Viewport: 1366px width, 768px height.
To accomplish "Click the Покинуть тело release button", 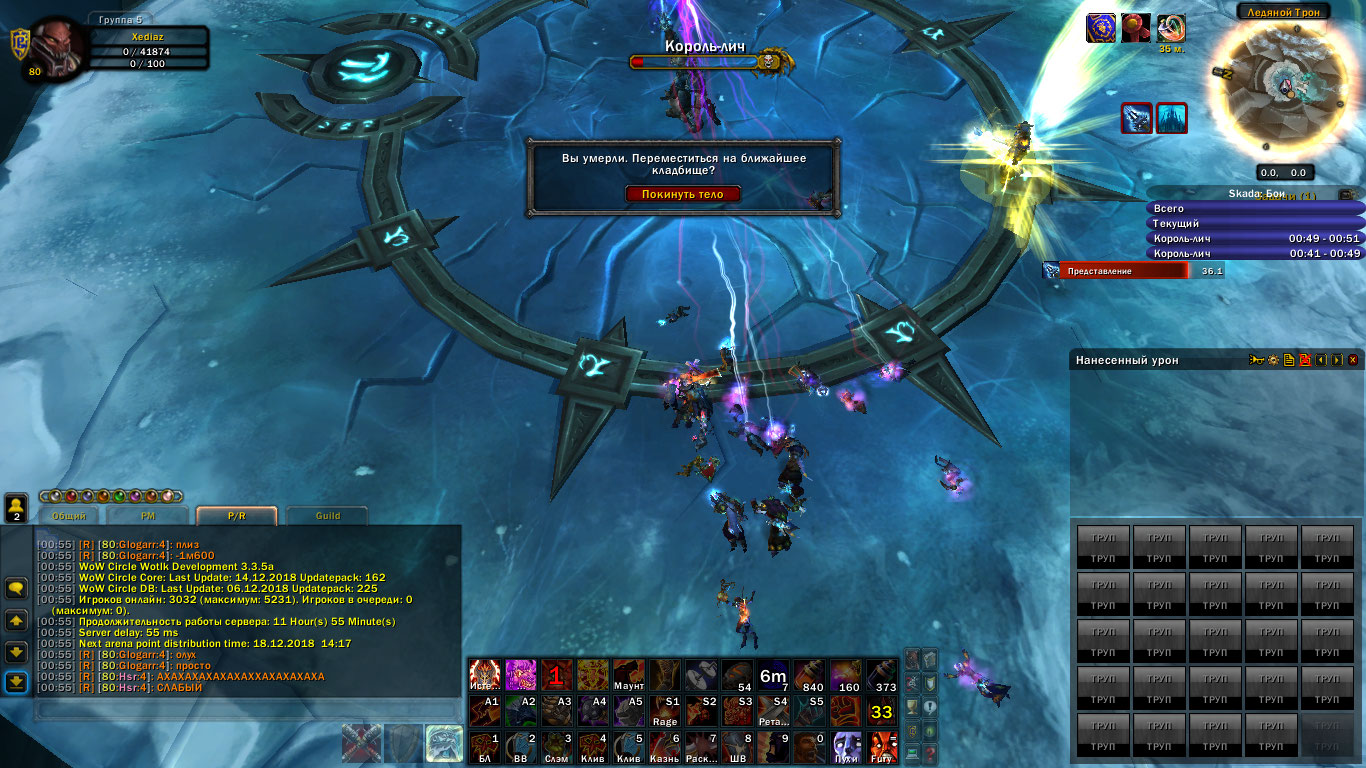I will click(x=683, y=194).
